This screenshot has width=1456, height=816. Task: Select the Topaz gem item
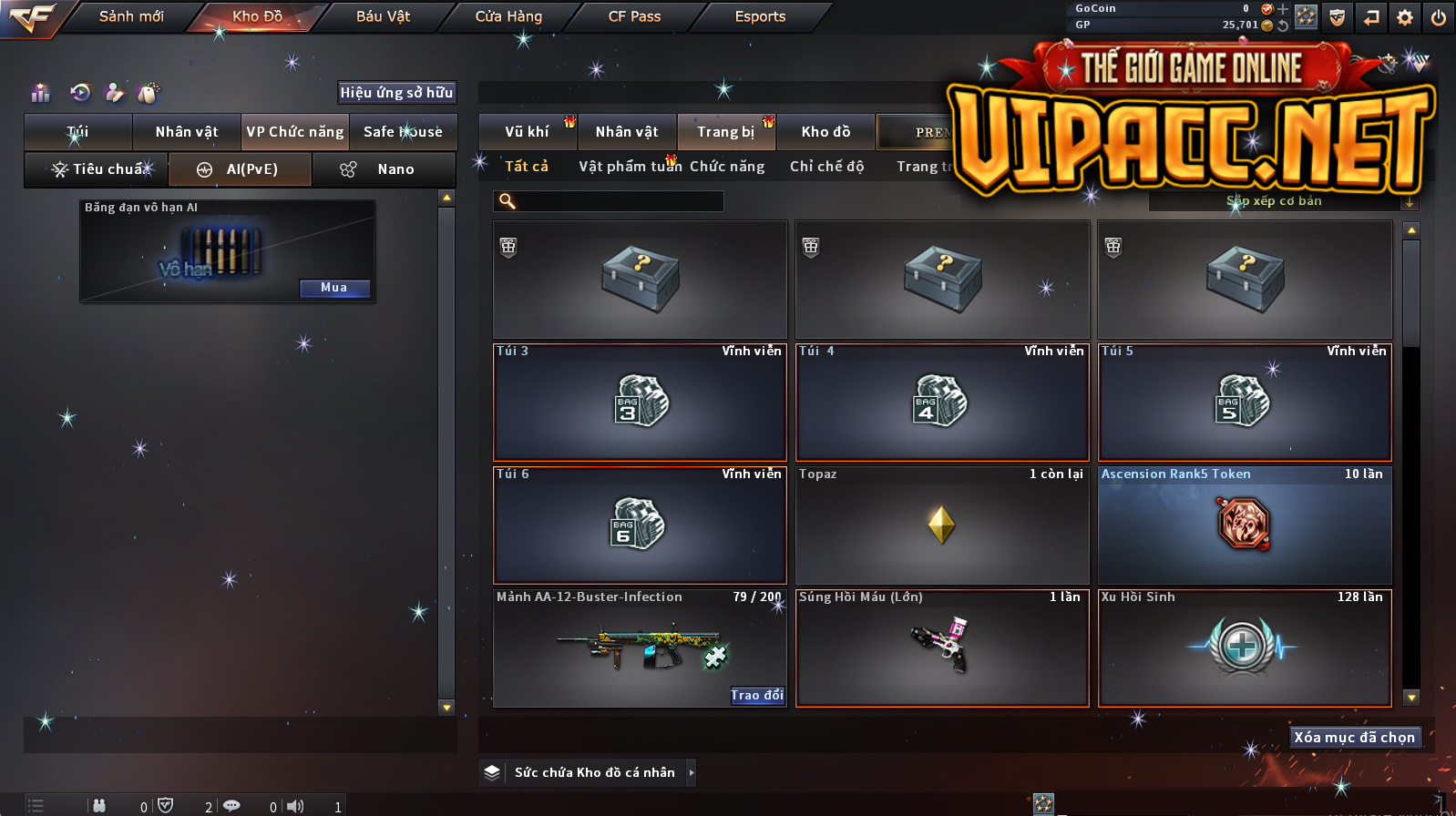pyautogui.click(x=941, y=525)
